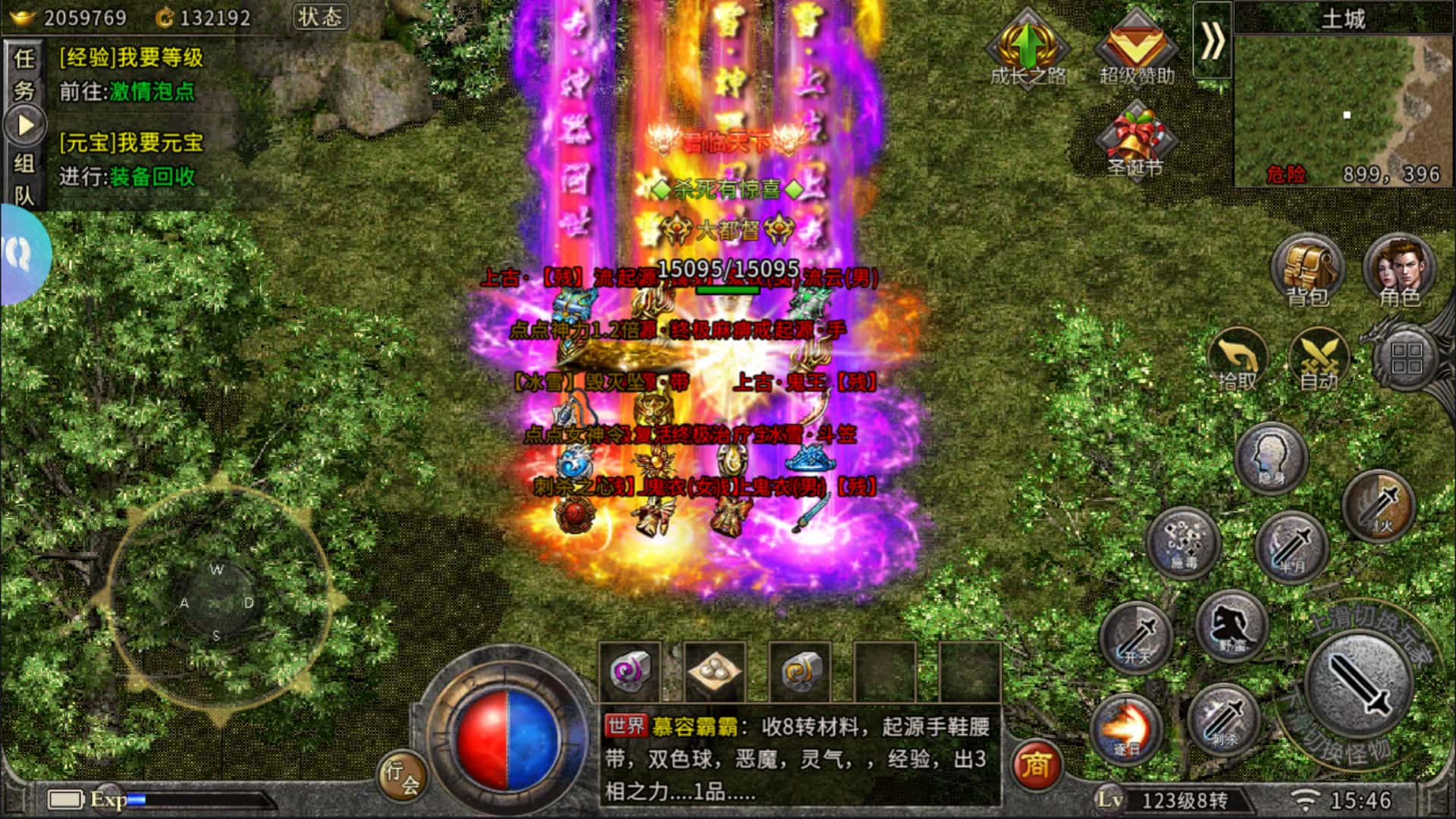Open the 背包 backpack
The width and height of the screenshot is (1456, 819).
tap(1307, 271)
